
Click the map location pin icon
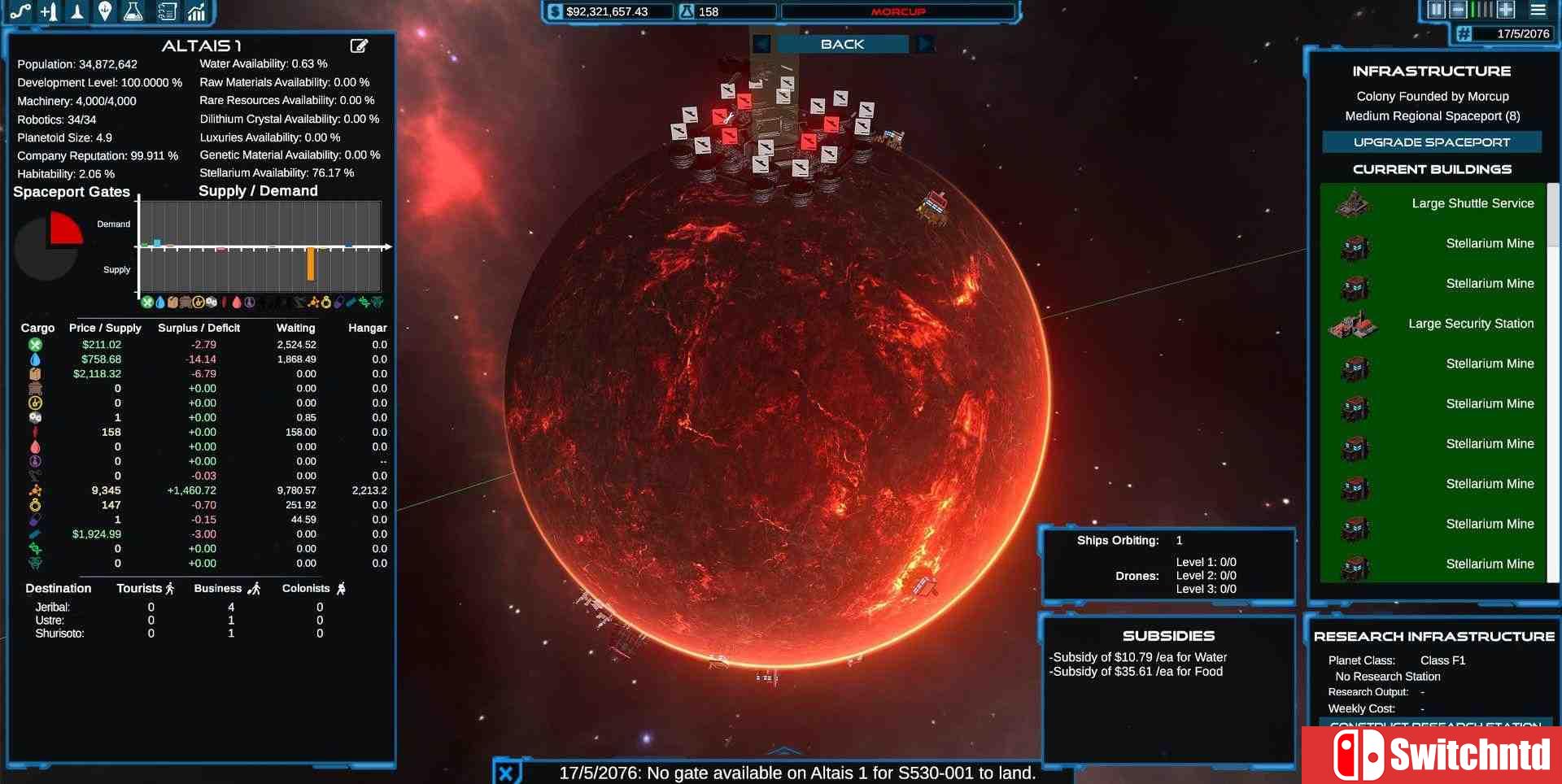coord(105,11)
